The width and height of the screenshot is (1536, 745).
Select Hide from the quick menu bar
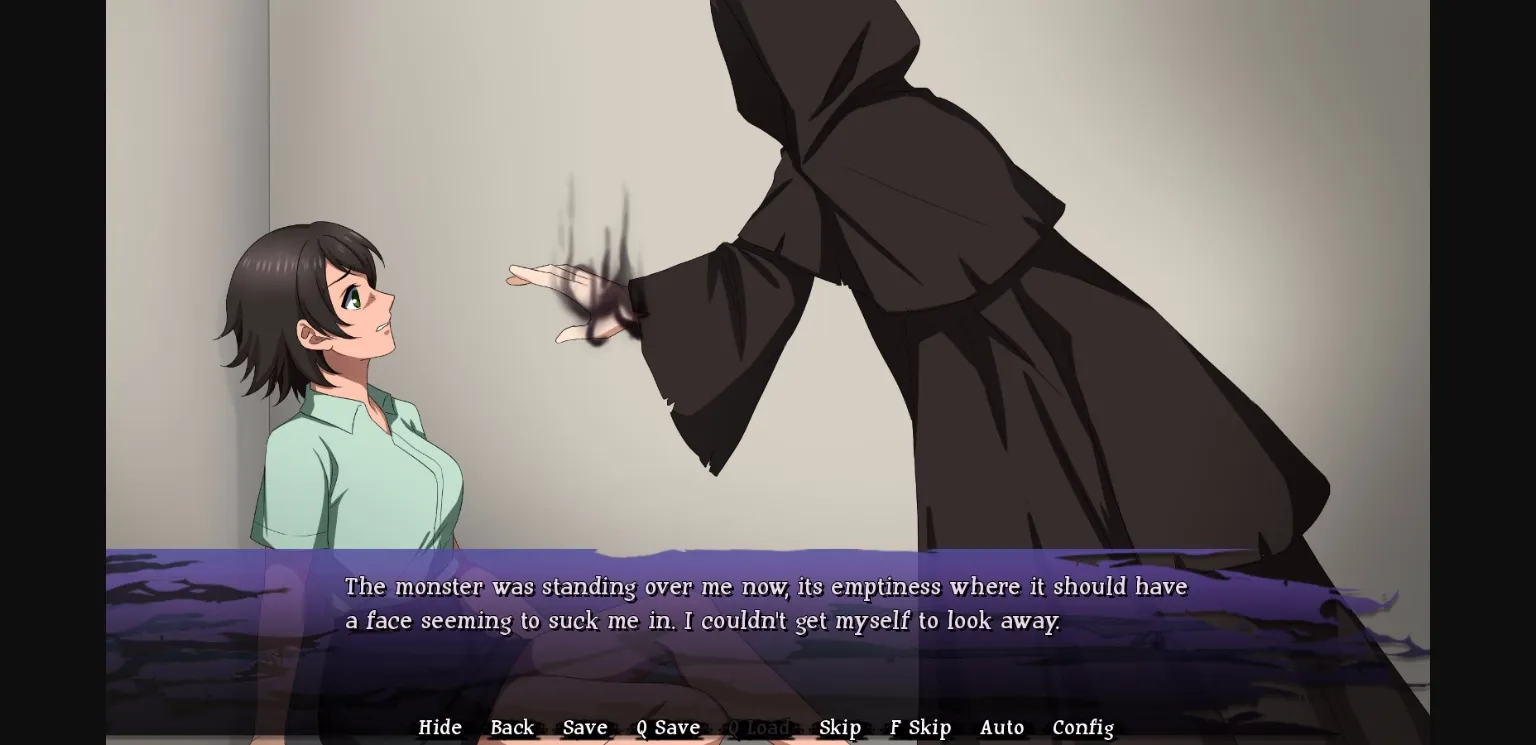440,727
